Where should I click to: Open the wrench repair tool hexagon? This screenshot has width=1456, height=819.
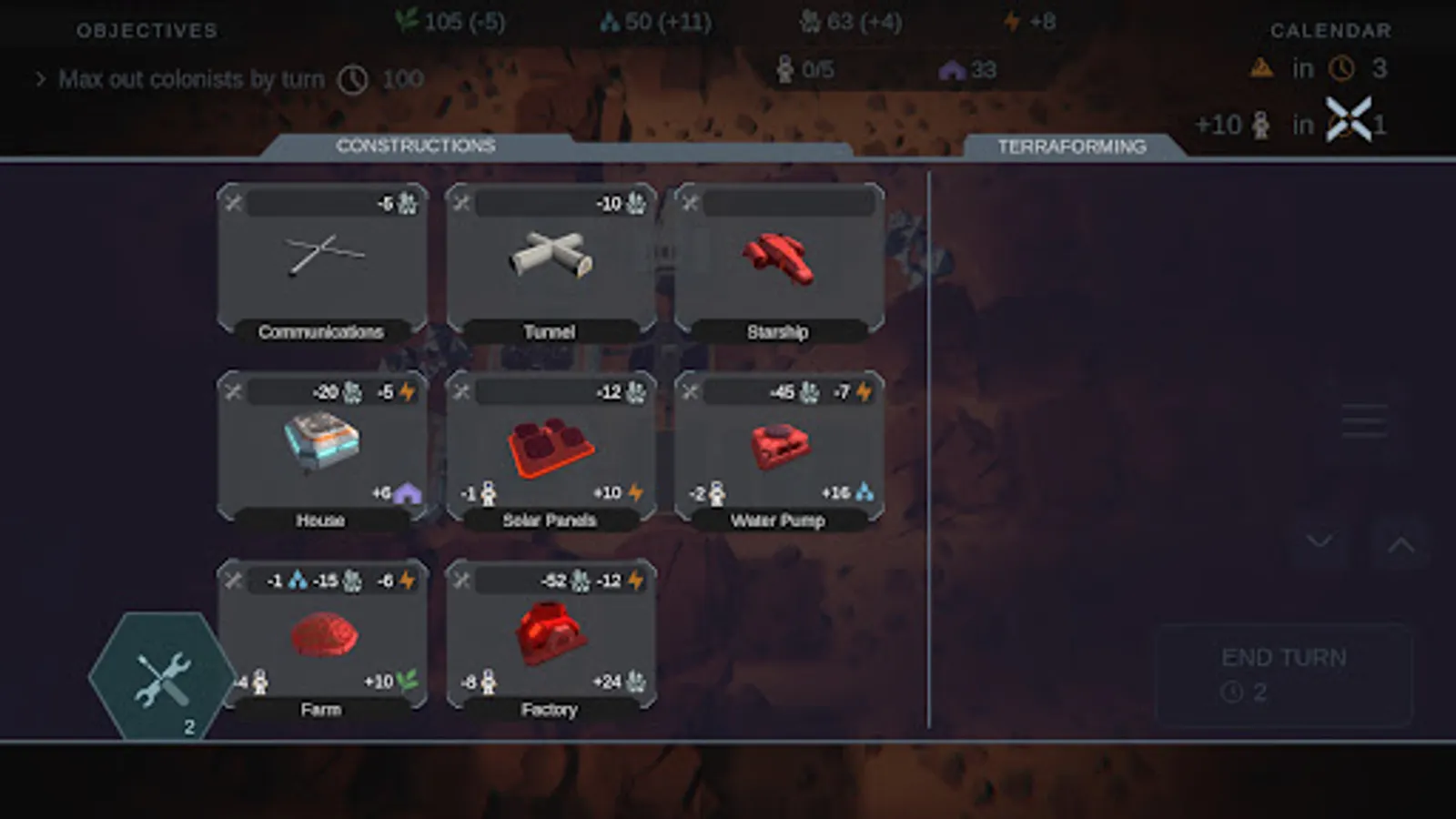(x=162, y=675)
